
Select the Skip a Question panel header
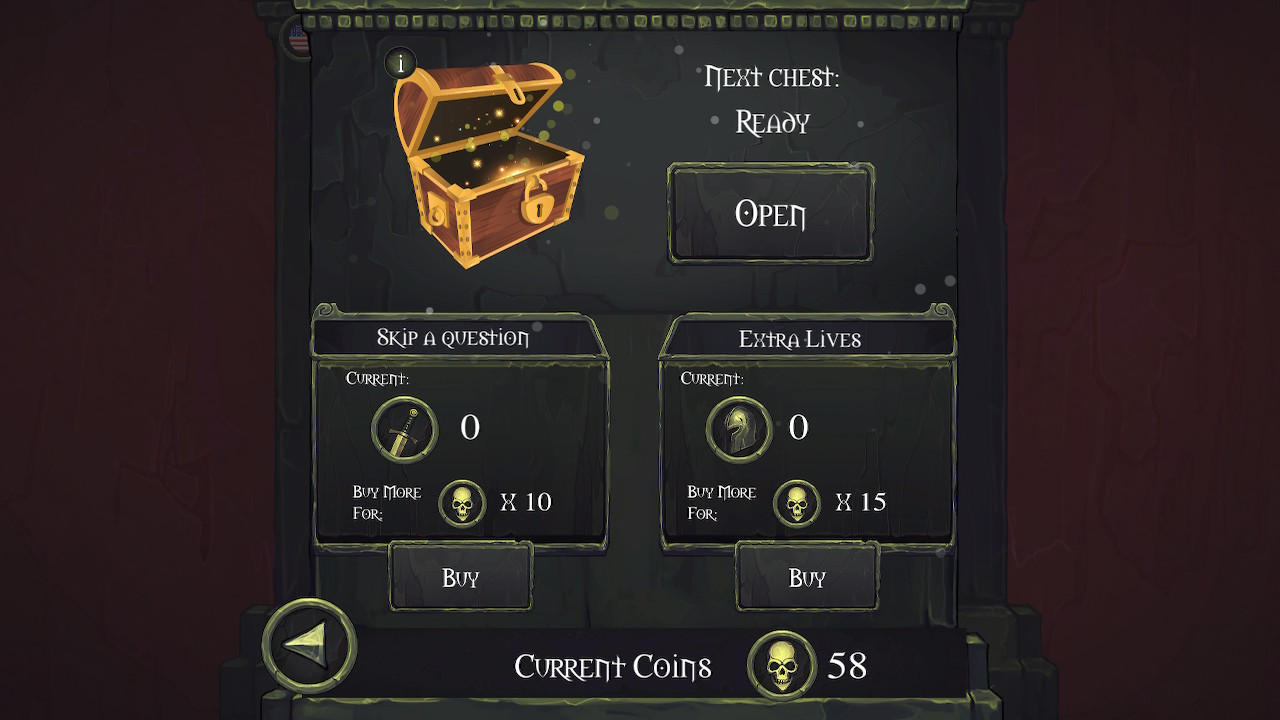click(x=452, y=338)
